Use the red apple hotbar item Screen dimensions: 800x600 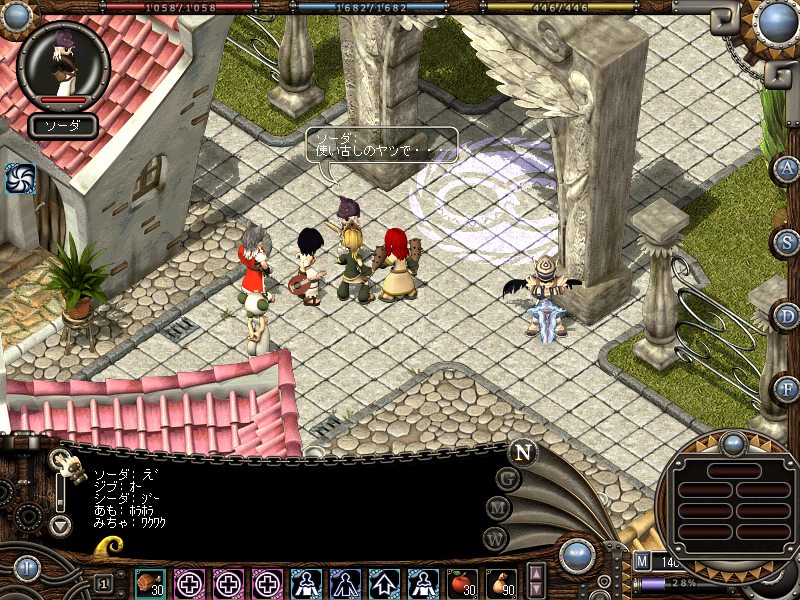461,582
